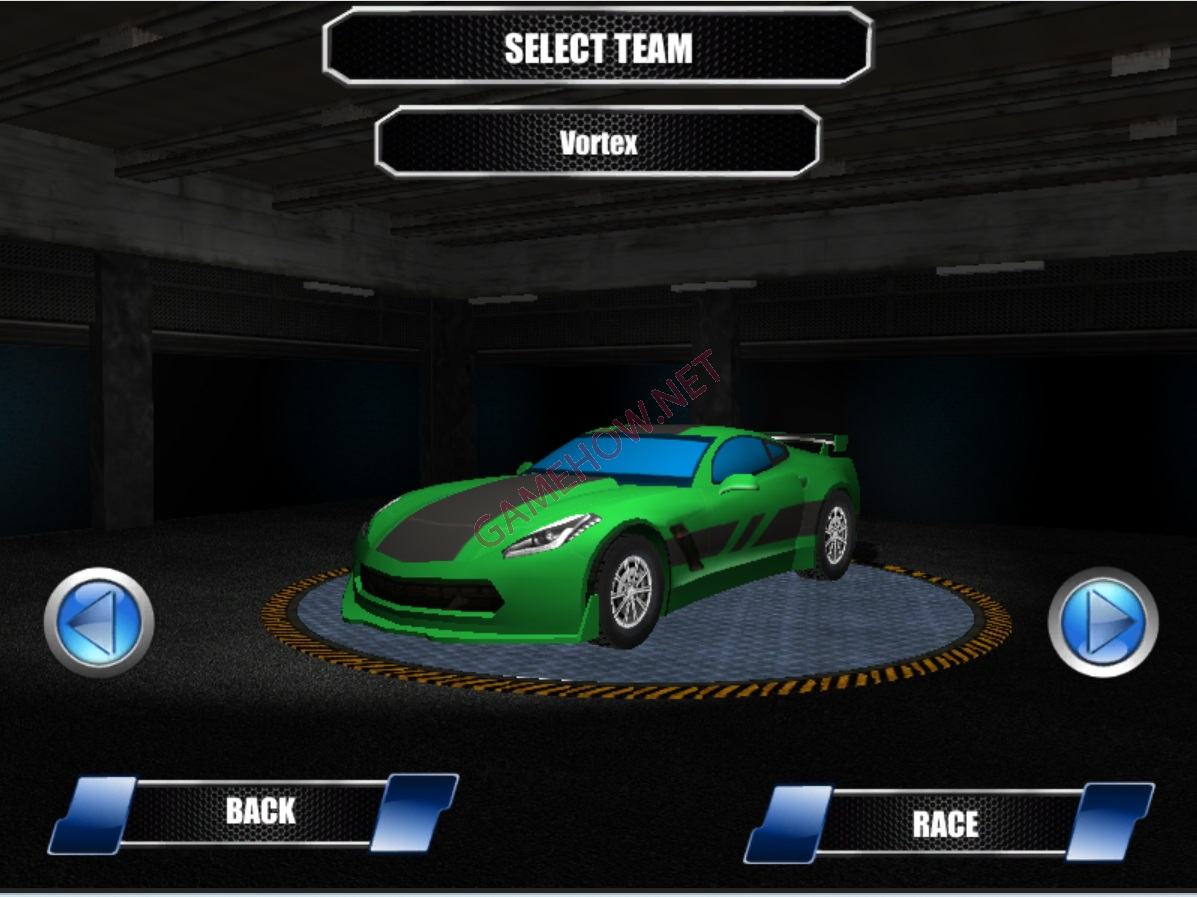Image resolution: width=1197 pixels, height=897 pixels.
Task: Go back using the BACK button
Action: coord(258,811)
